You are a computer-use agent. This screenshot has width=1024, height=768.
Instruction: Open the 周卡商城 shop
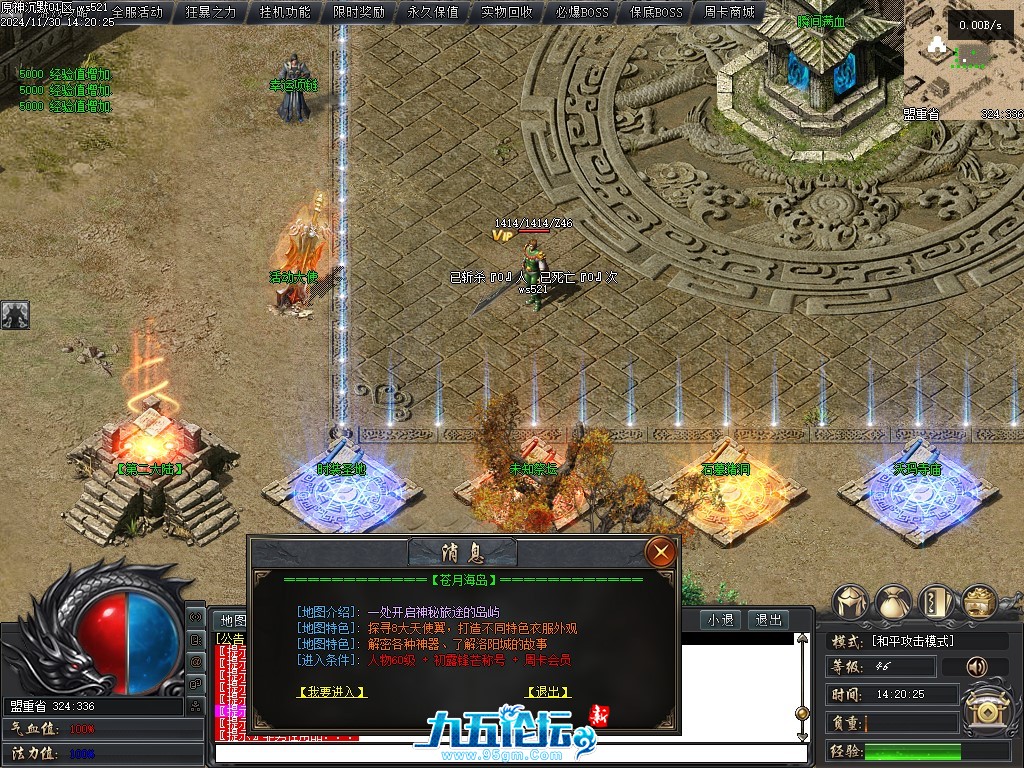coord(729,13)
